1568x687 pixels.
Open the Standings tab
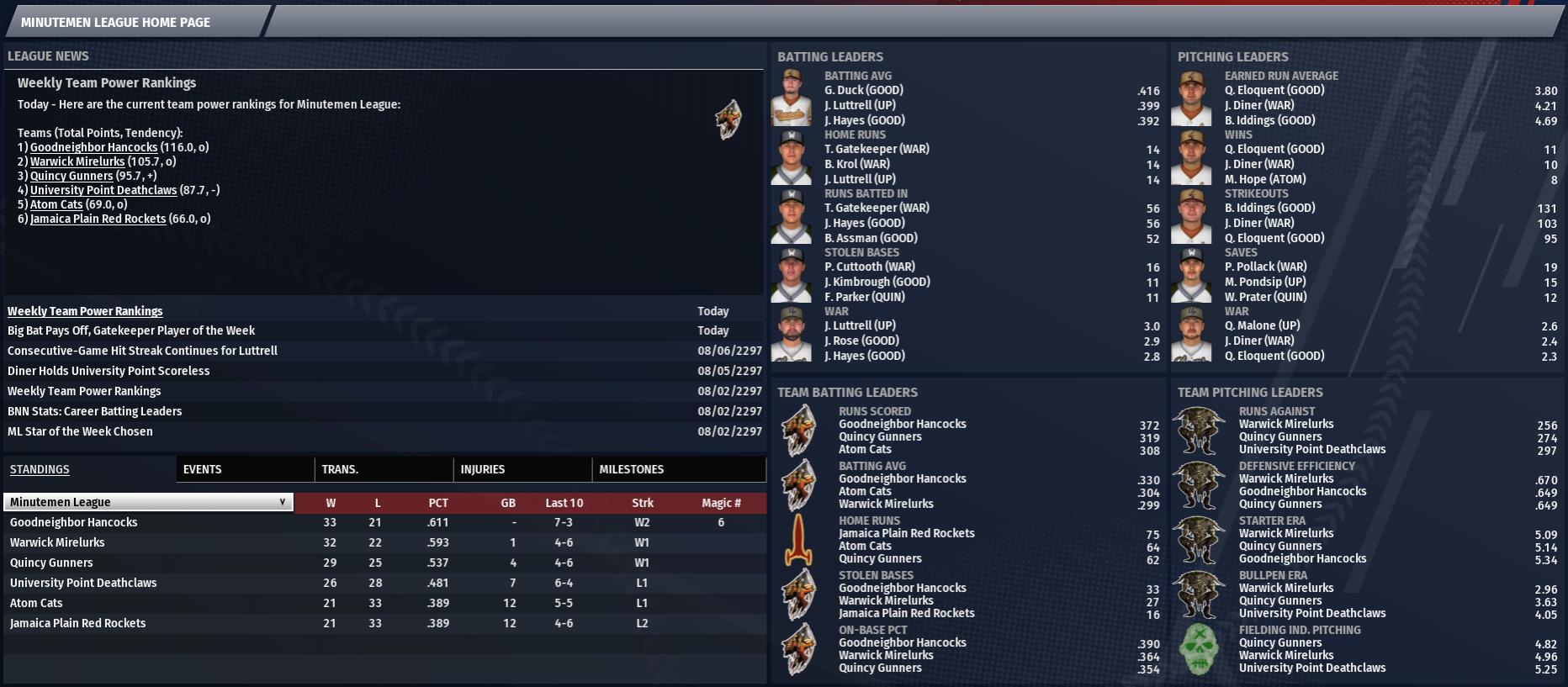click(40, 469)
